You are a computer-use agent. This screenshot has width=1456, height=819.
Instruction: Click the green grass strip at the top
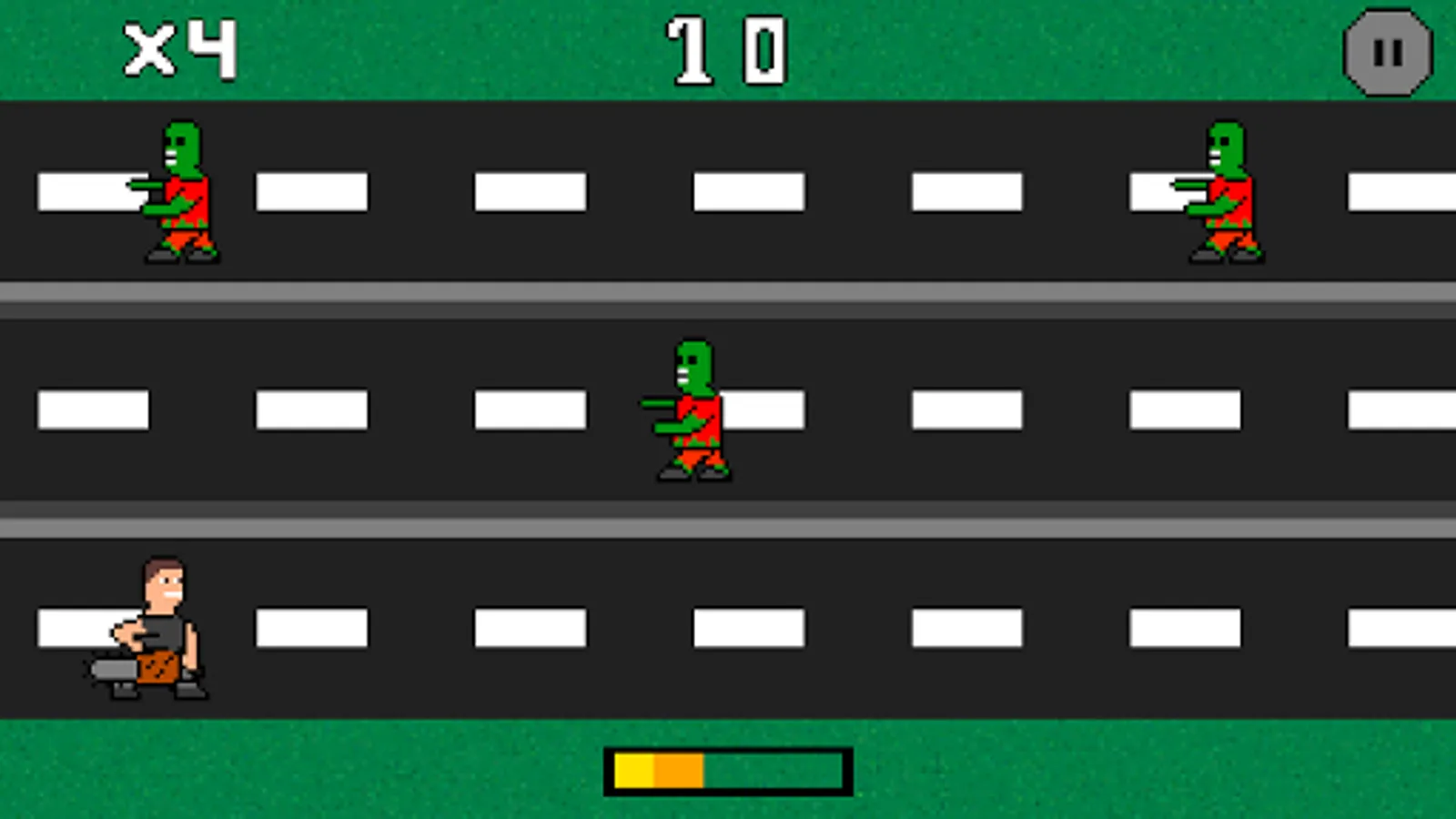tap(455, 50)
